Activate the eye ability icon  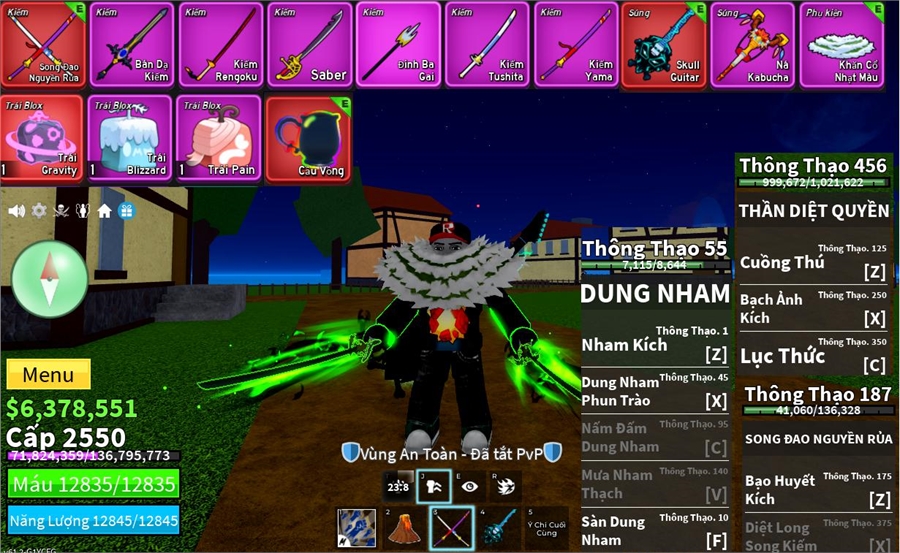(x=469, y=486)
